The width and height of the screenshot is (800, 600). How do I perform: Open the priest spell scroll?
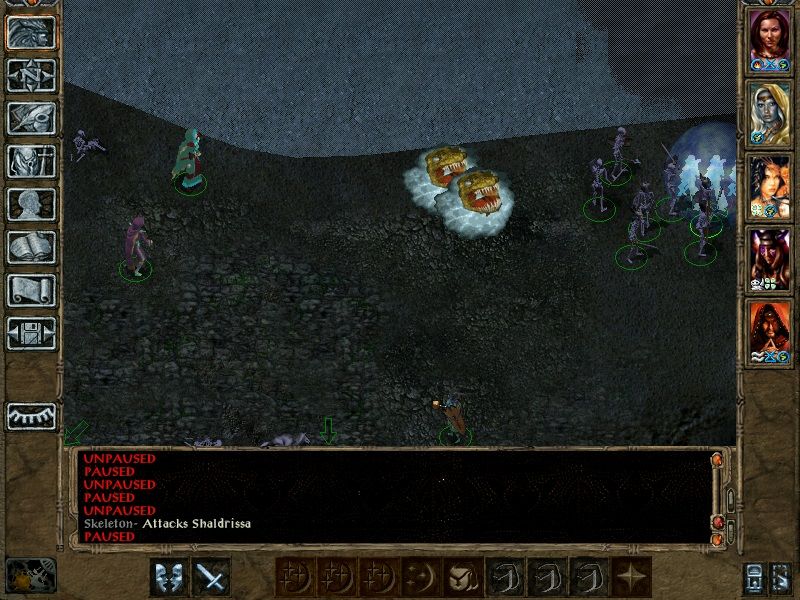pyautogui.click(x=31, y=290)
